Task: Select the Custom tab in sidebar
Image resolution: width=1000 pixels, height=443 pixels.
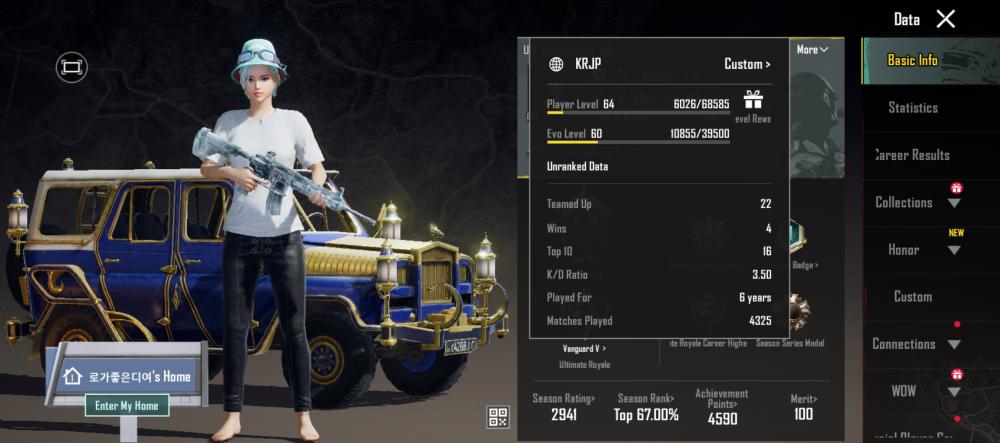Action: (912, 297)
